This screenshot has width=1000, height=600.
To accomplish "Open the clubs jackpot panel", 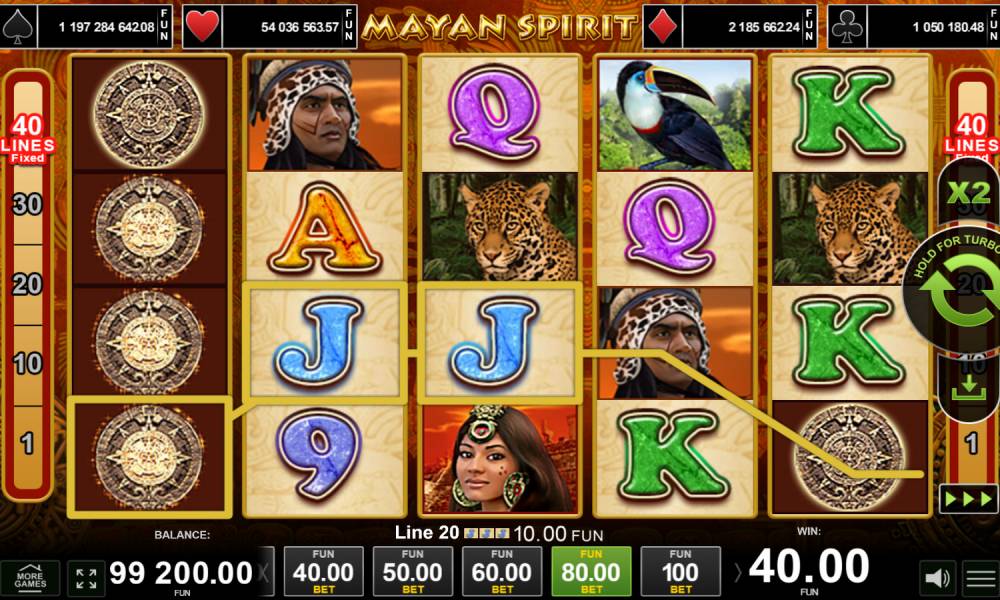I will pyautogui.click(x=914, y=27).
